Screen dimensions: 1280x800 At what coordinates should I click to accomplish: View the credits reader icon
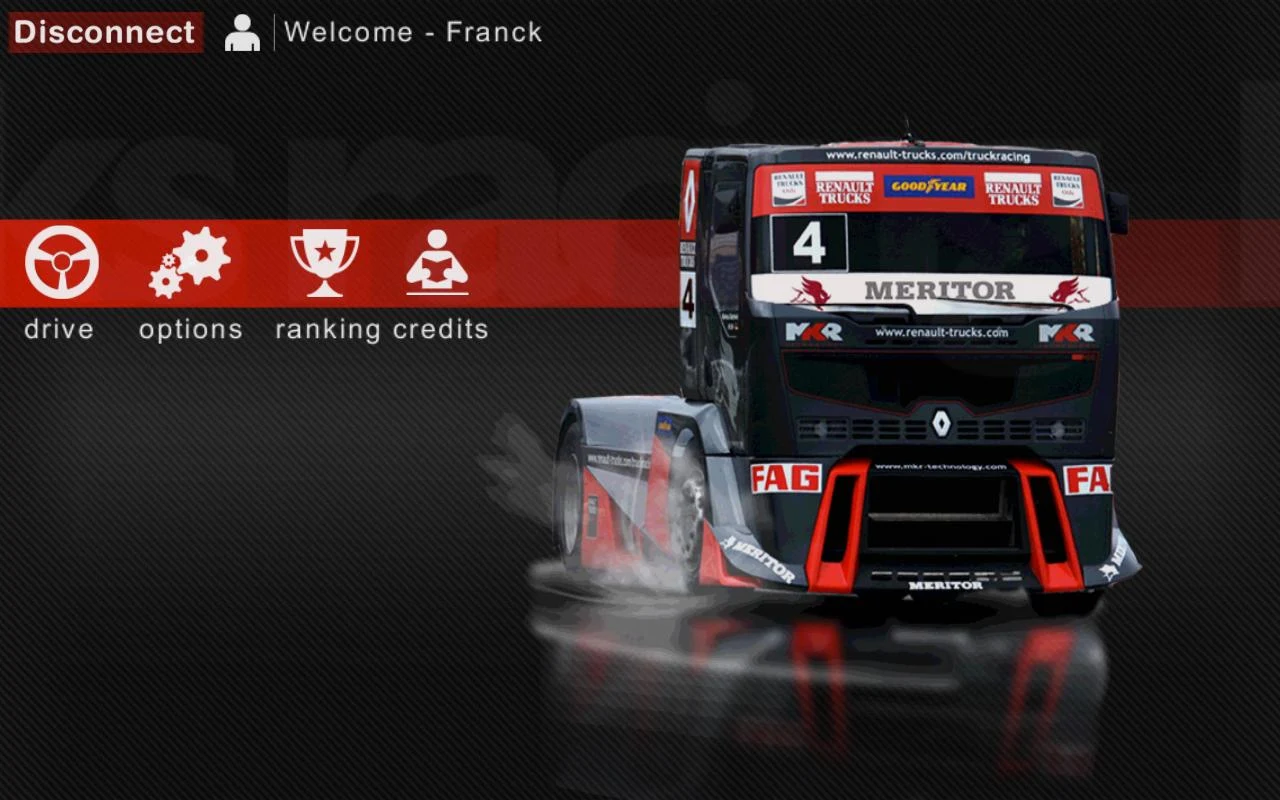pyautogui.click(x=437, y=262)
